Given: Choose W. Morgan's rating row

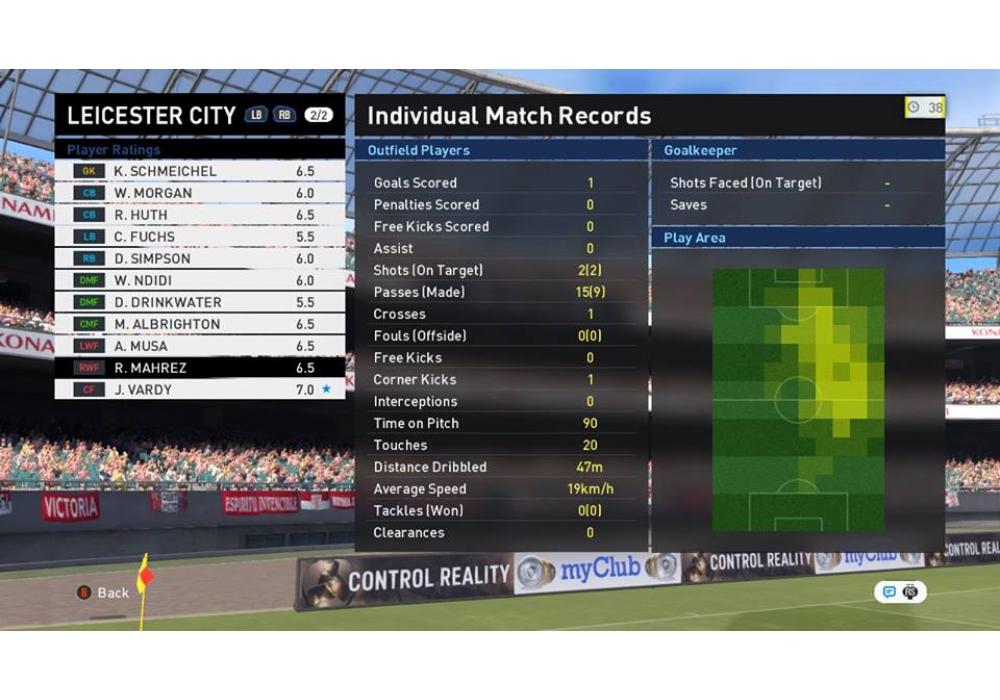Looking at the screenshot, I should click(x=199, y=193).
